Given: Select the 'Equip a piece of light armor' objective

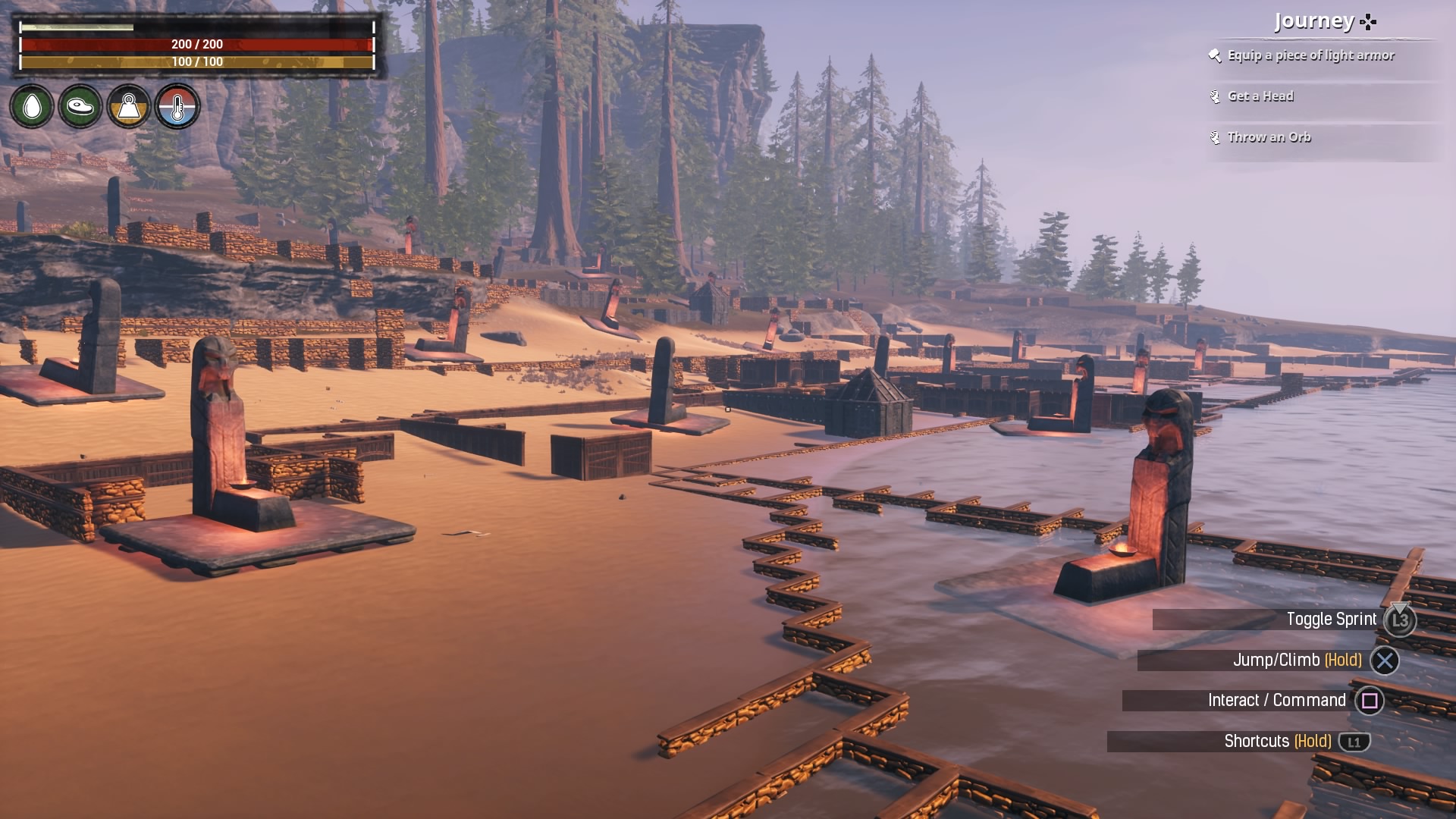Looking at the screenshot, I should click(x=1310, y=55).
